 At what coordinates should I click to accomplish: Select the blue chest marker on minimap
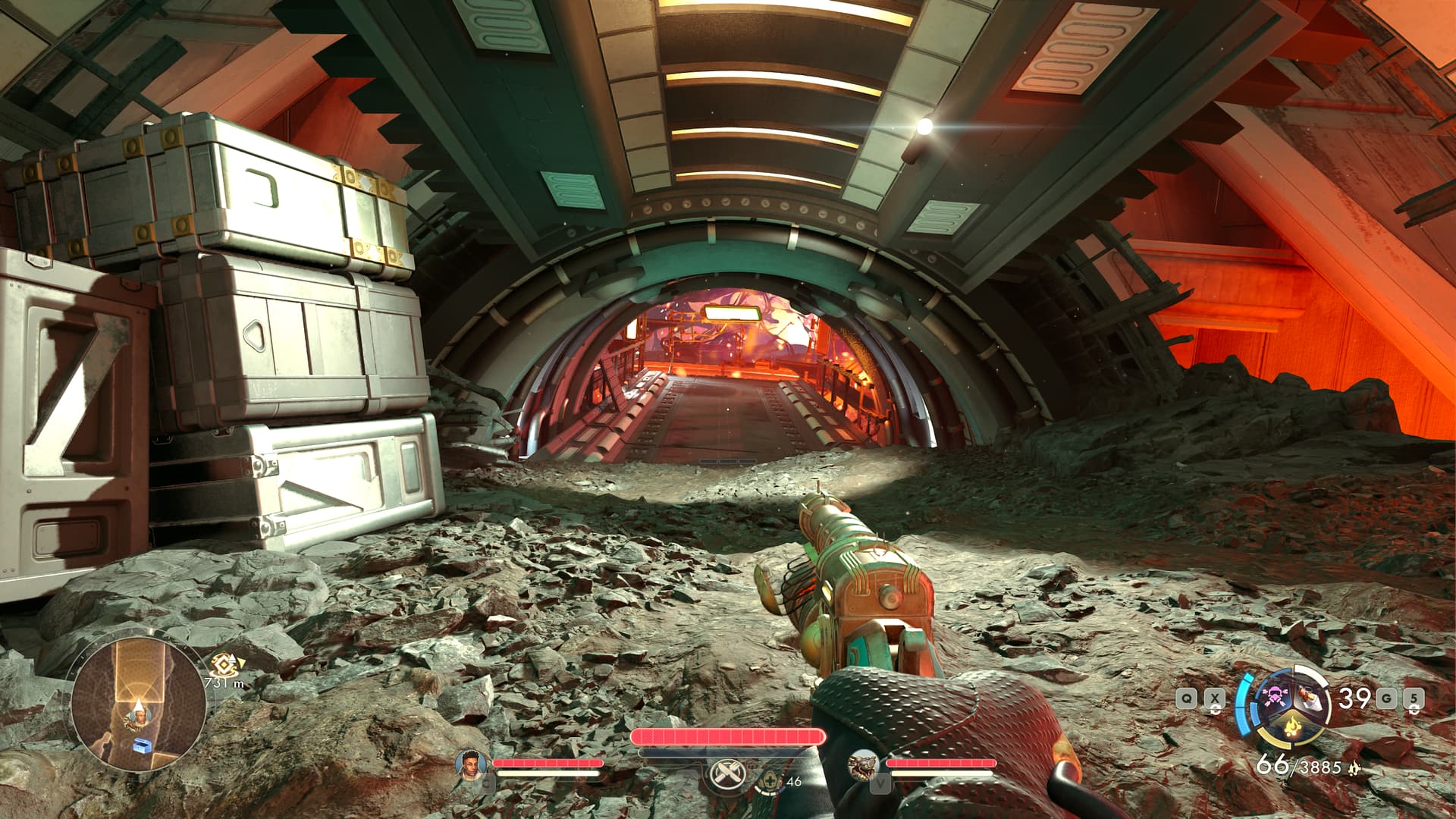point(143,746)
